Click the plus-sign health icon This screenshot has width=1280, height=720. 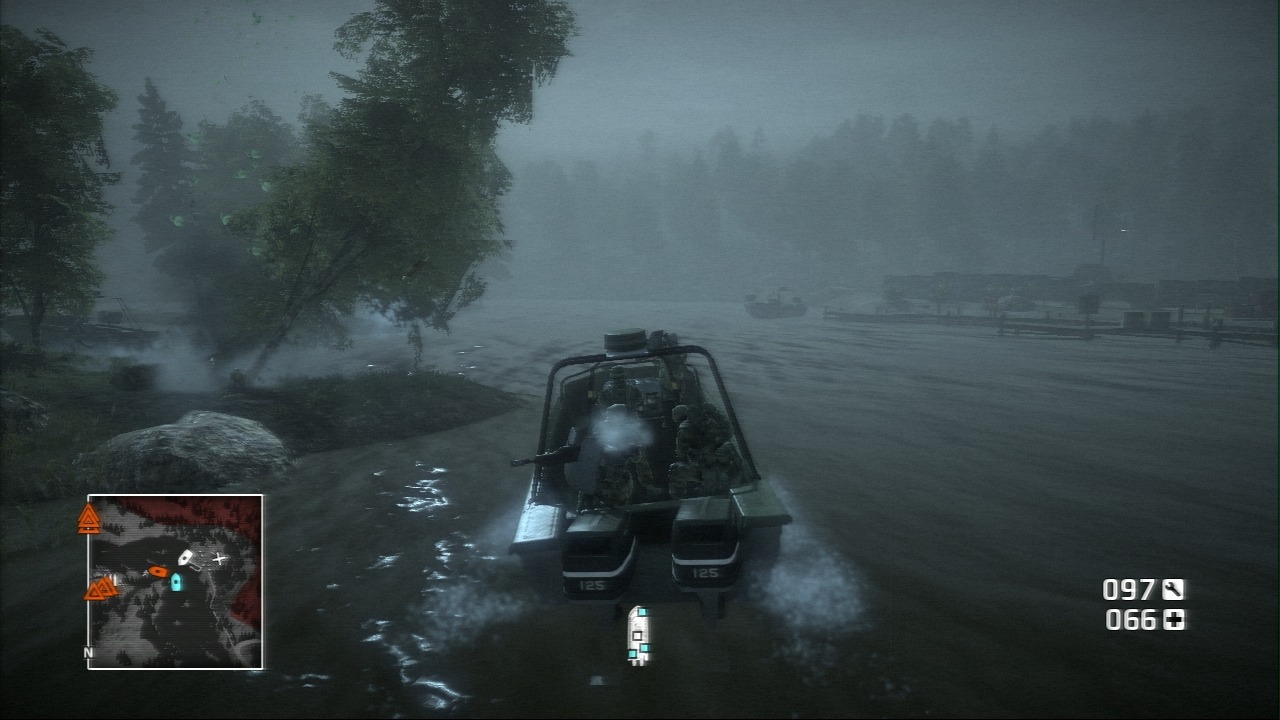pyautogui.click(x=1173, y=620)
